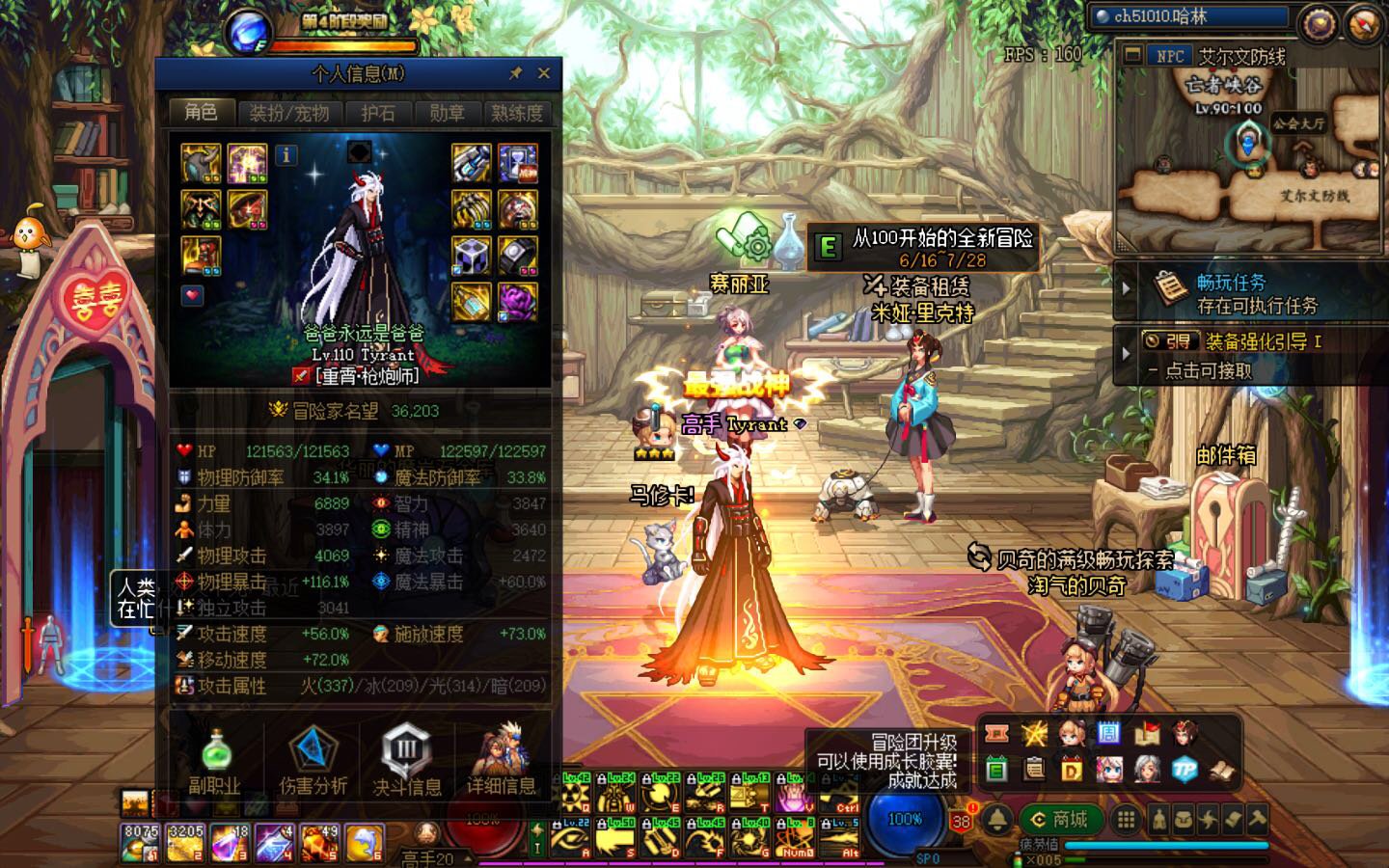Use the dolphin item in quickslot 6

pyautogui.click(x=363, y=842)
